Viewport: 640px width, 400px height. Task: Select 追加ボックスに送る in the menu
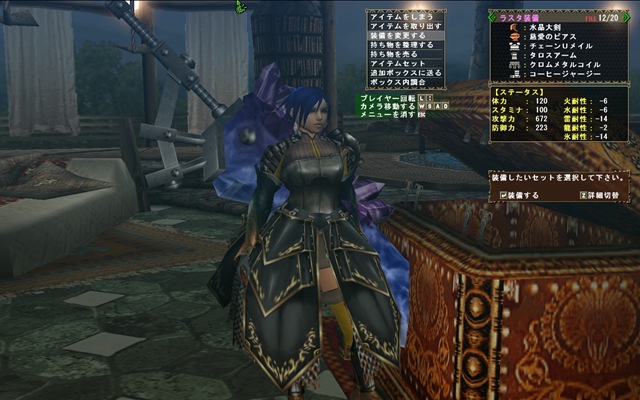(x=401, y=74)
